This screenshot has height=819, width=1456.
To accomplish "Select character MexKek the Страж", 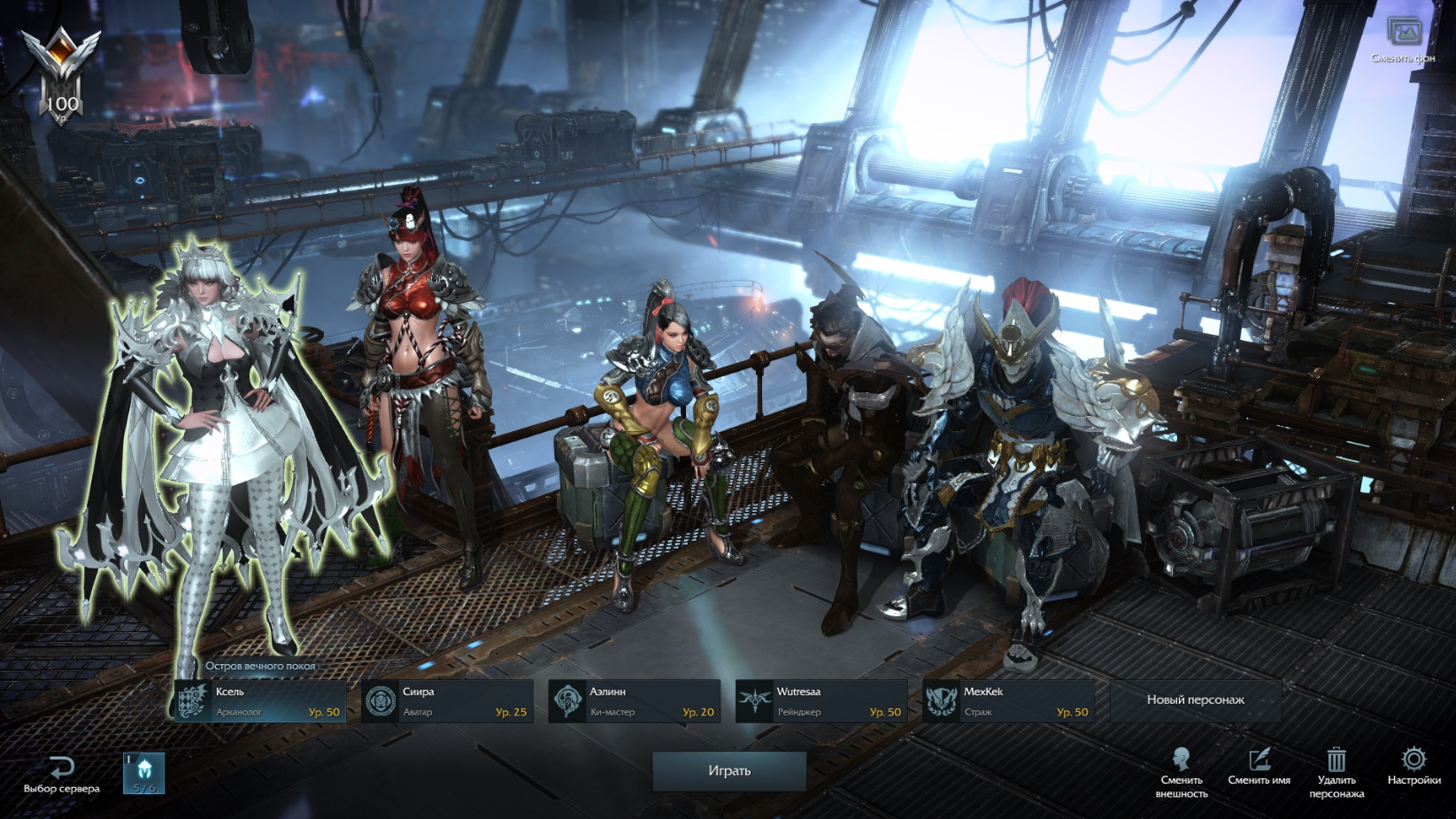I will 1008,701.
